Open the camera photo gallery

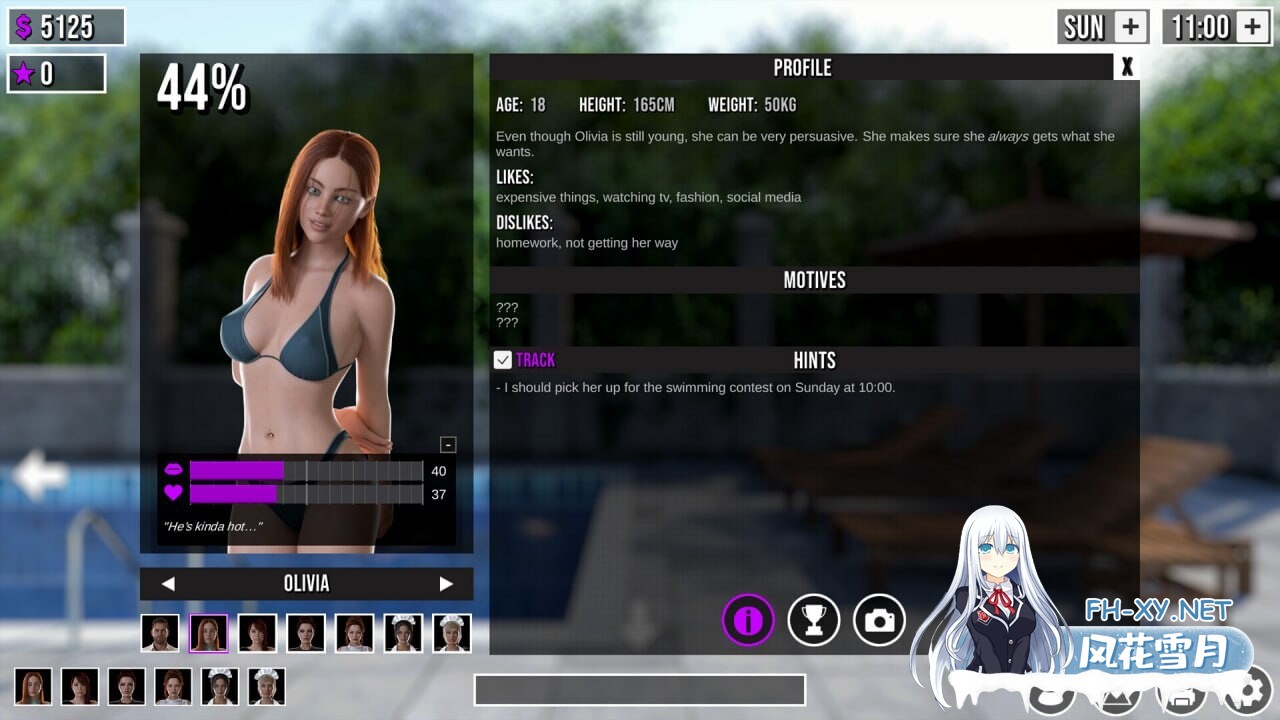click(x=878, y=620)
